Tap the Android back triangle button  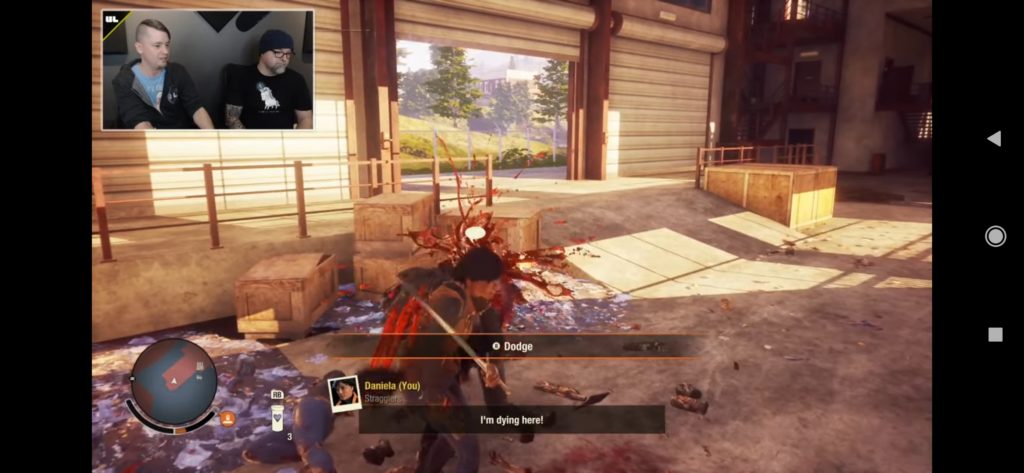[994, 138]
